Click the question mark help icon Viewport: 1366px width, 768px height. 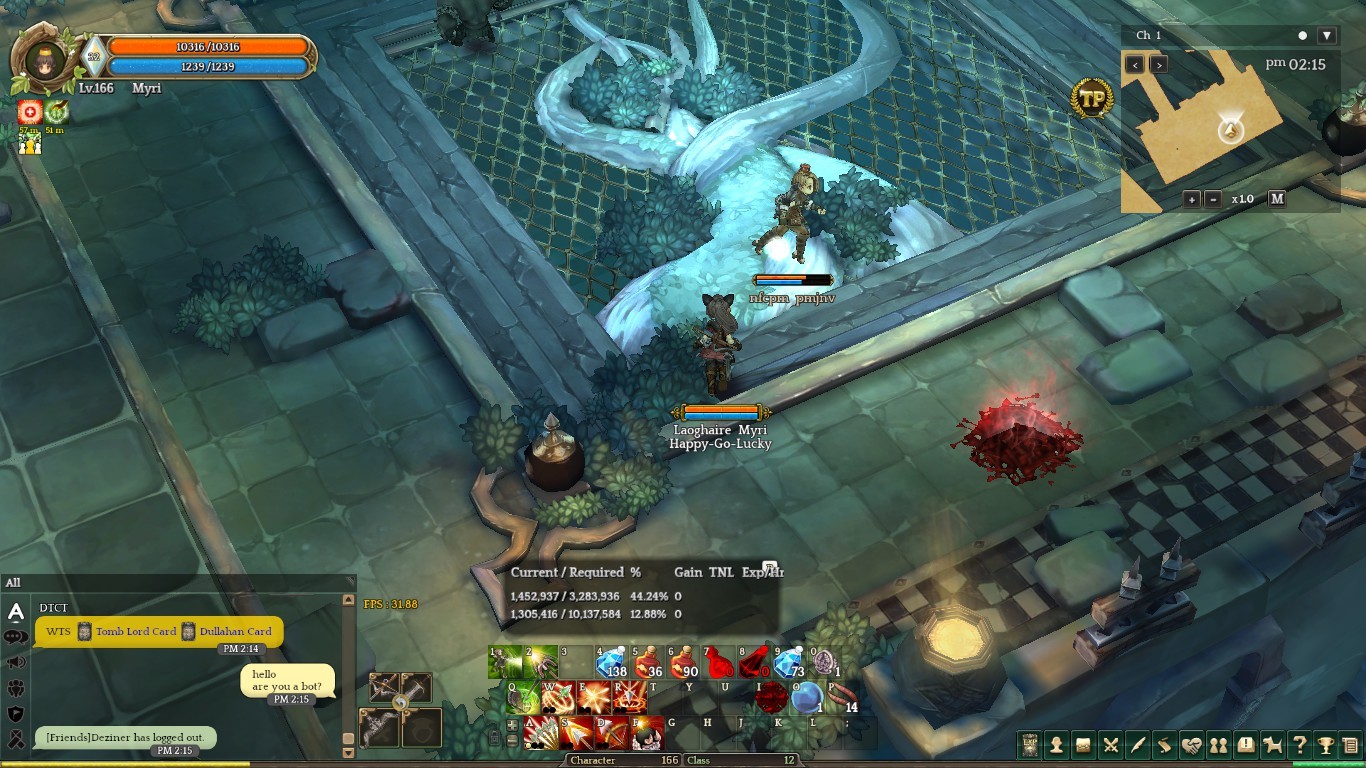point(1299,745)
